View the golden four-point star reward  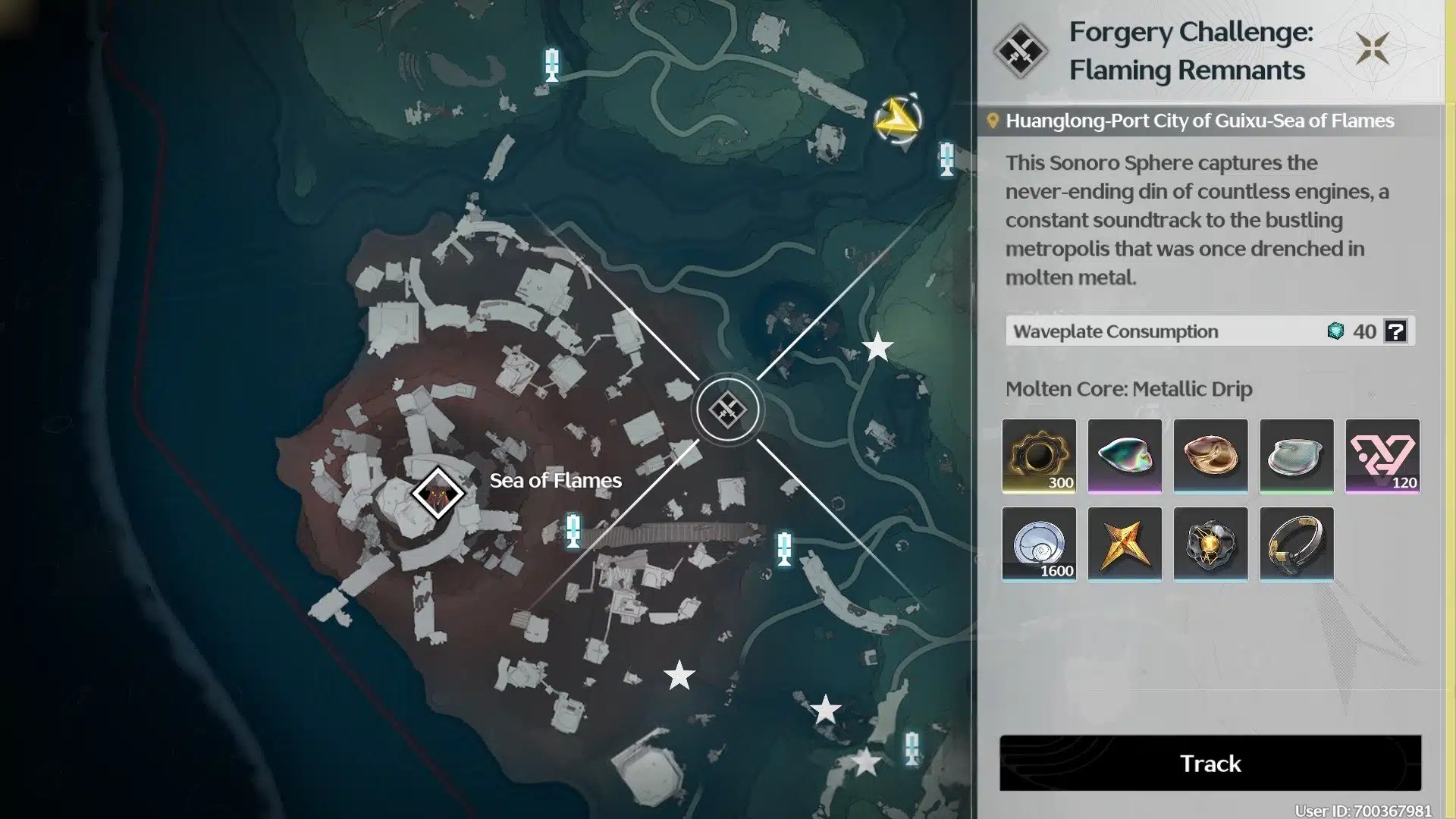tap(1125, 544)
